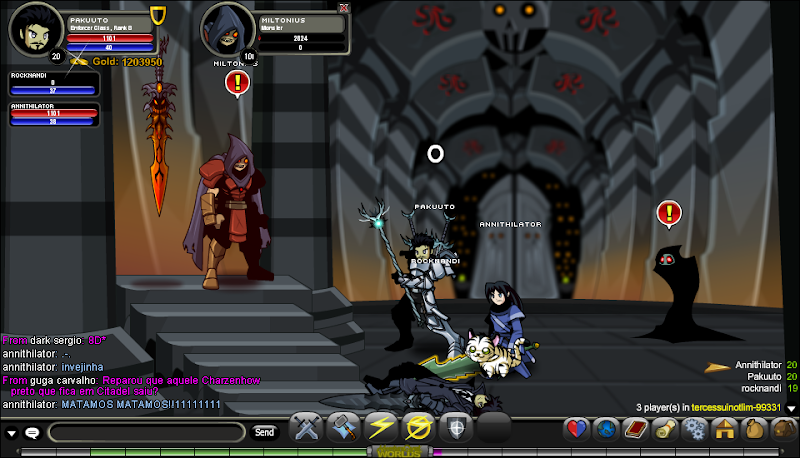Viewport: 800px width, 458px height.
Task: Open the red book icon
Action: (x=634, y=430)
